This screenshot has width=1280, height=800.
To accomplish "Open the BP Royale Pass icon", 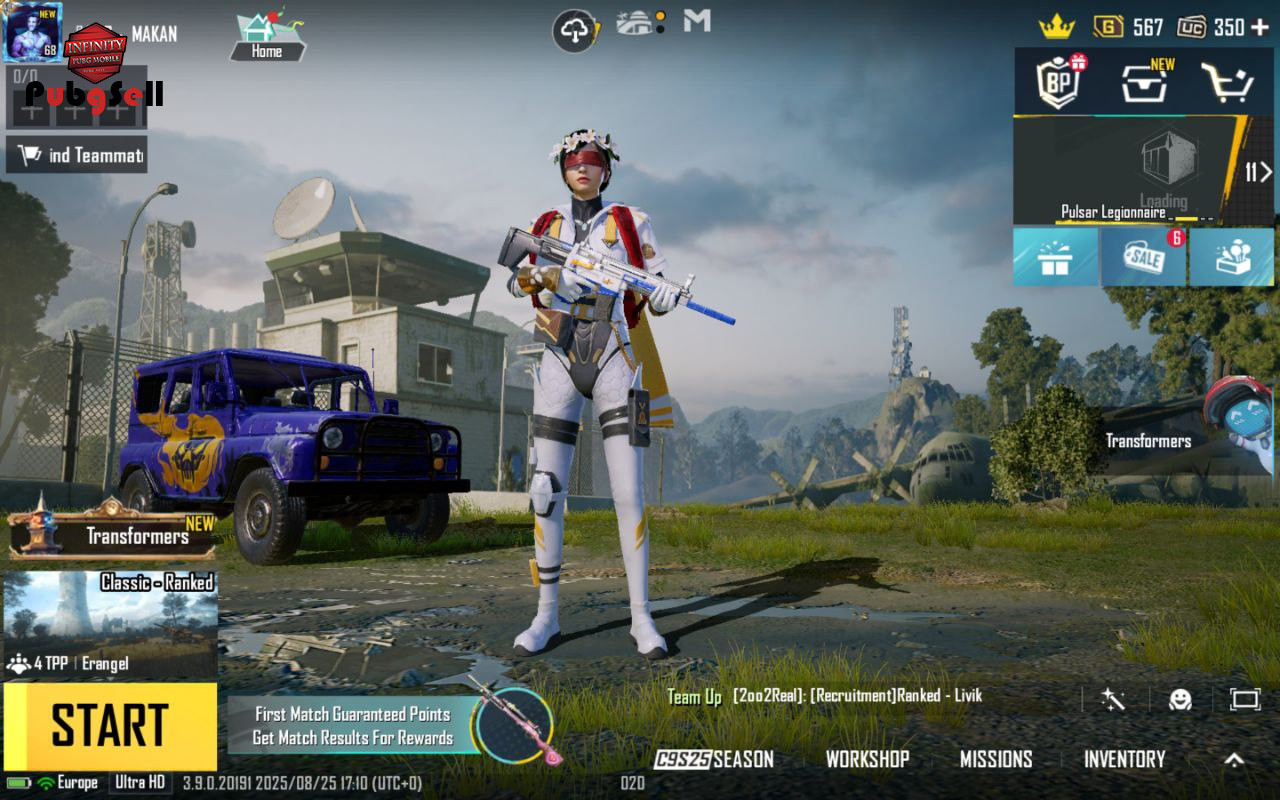I will [1059, 83].
